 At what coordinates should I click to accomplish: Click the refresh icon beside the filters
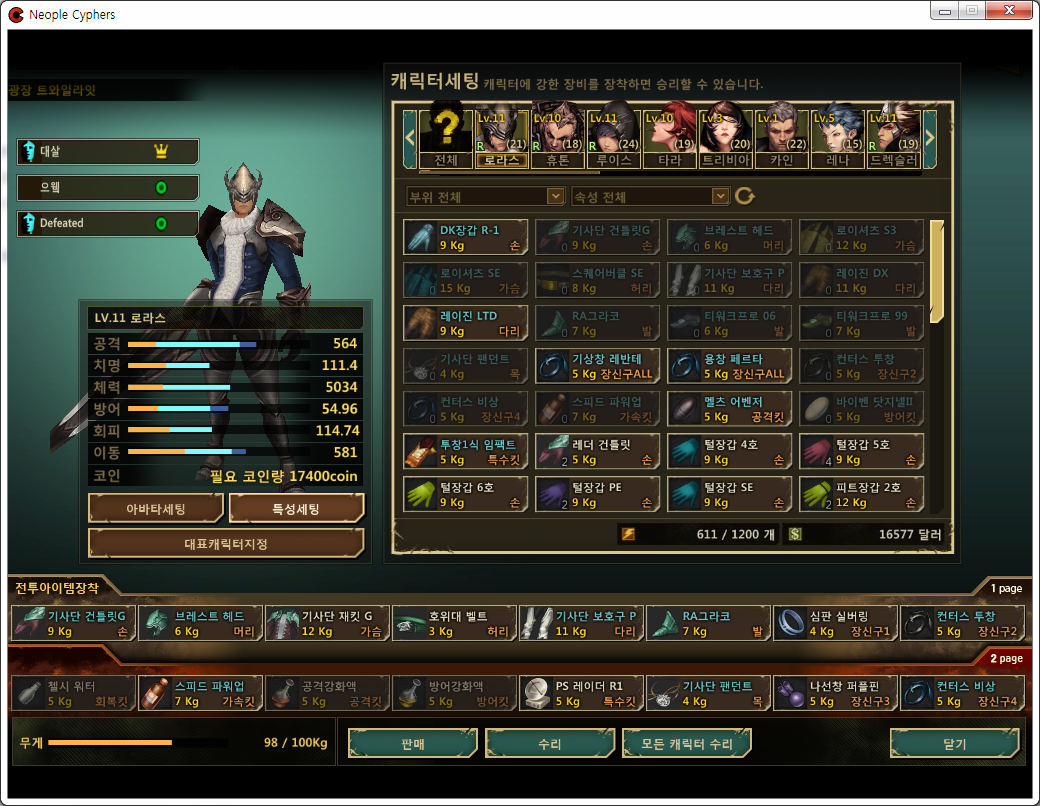point(744,196)
